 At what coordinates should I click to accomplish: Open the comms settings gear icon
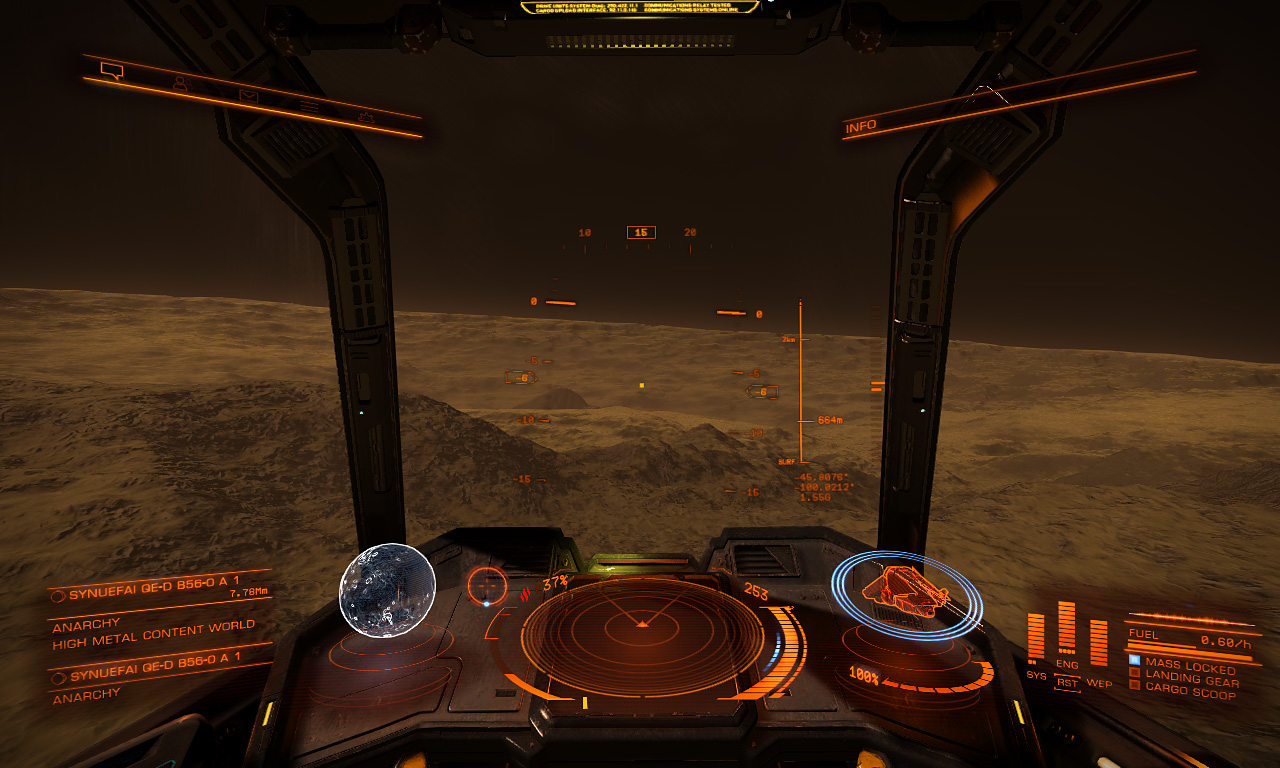tap(366, 118)
